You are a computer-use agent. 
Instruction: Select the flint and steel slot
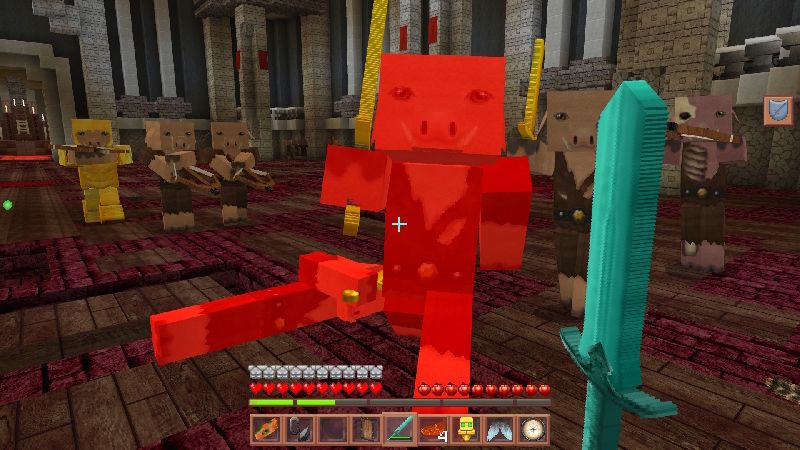coord(300,430)
